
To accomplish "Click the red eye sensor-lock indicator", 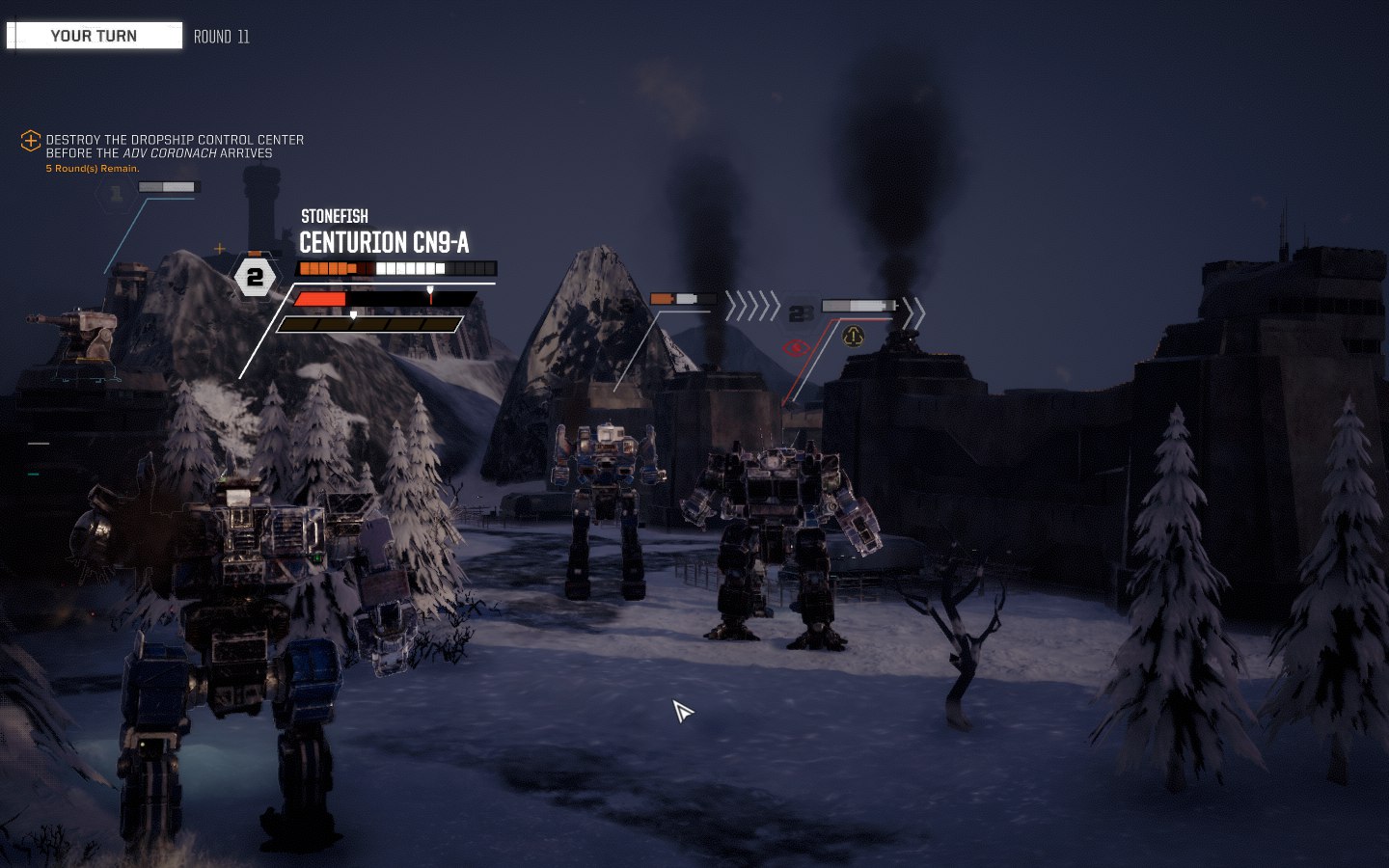I will tap(796, 347).
